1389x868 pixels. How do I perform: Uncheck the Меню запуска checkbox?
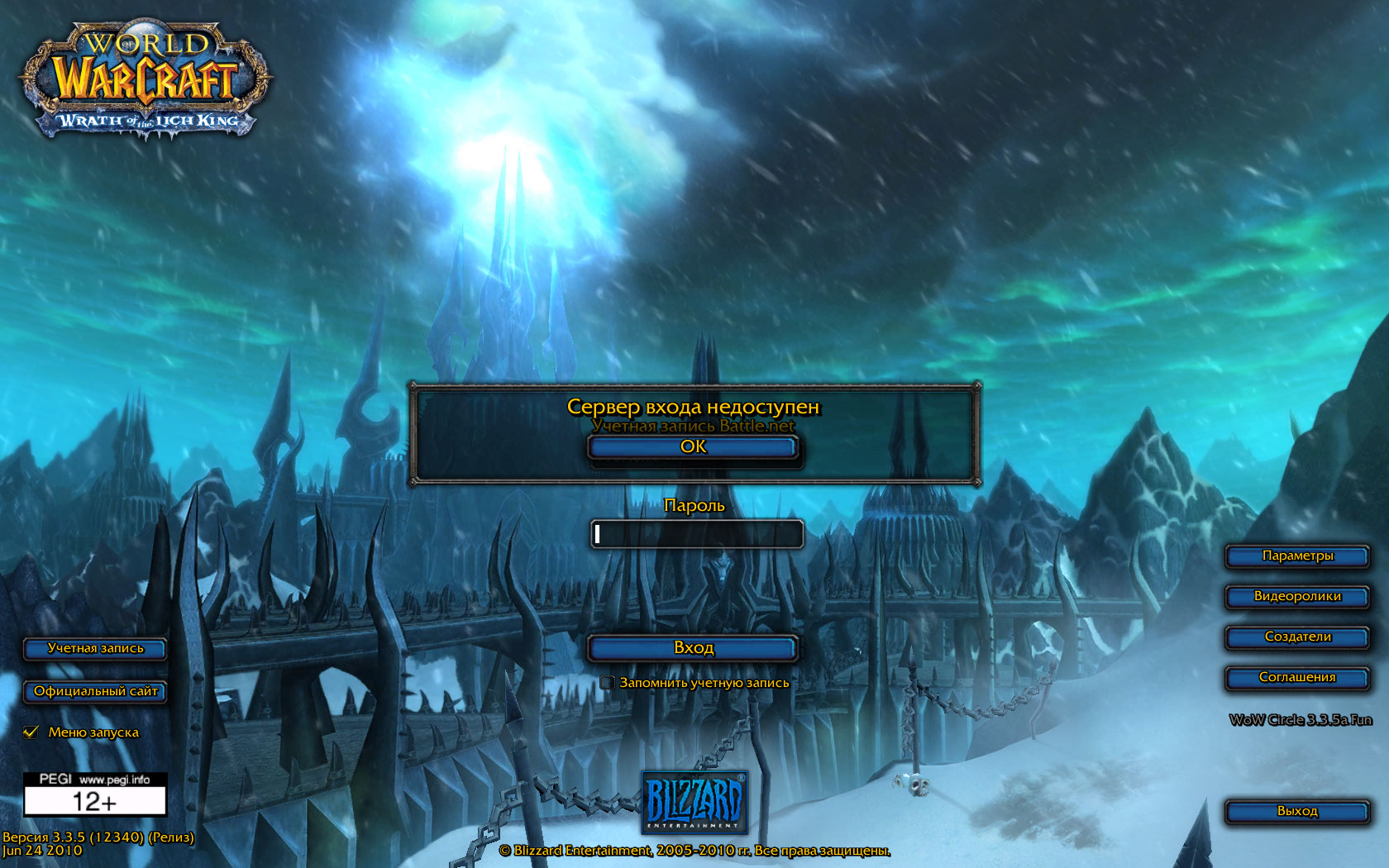[x=31, y=732]
